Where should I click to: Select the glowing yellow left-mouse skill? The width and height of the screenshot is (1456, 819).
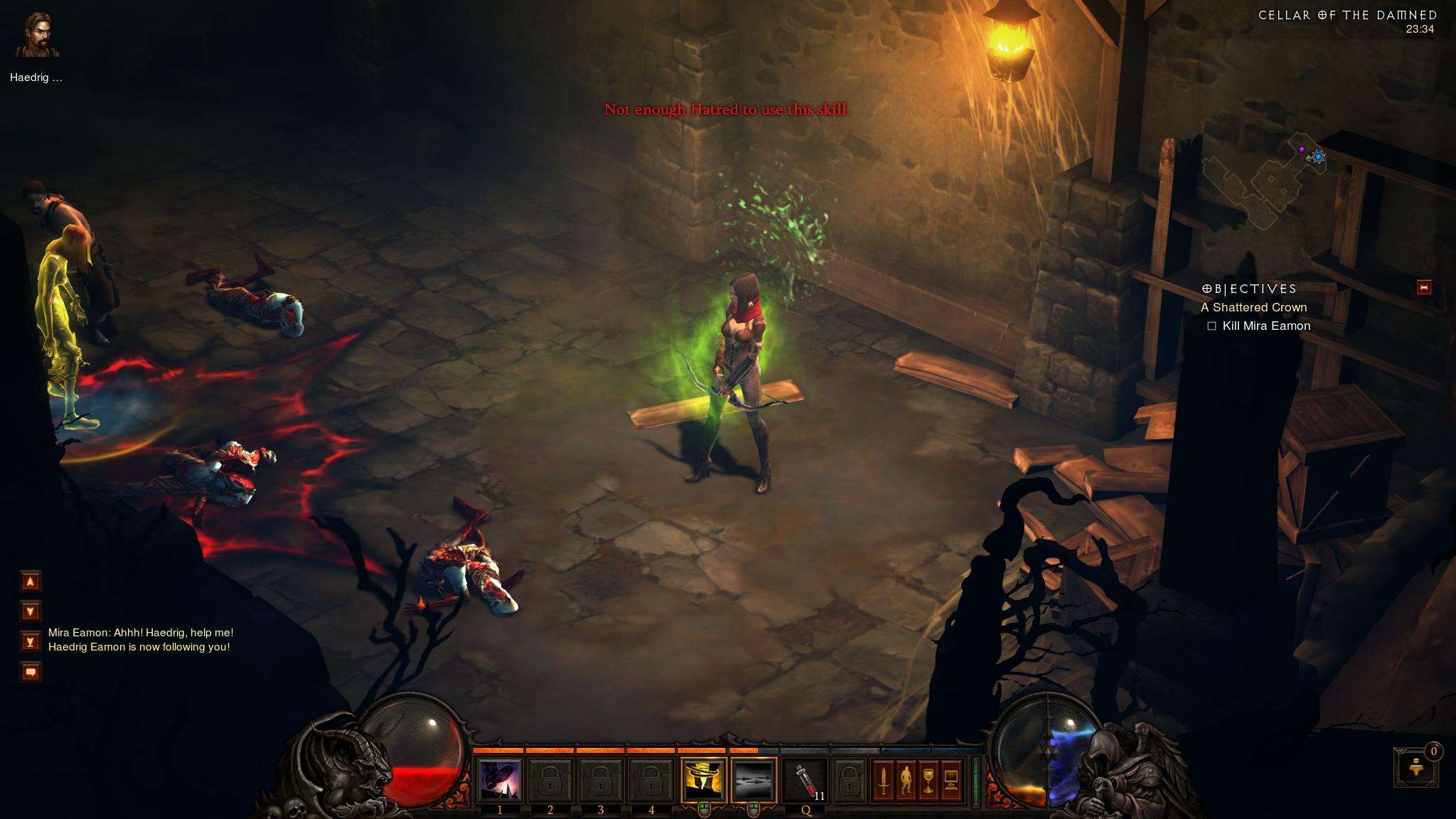click(703, 780)
